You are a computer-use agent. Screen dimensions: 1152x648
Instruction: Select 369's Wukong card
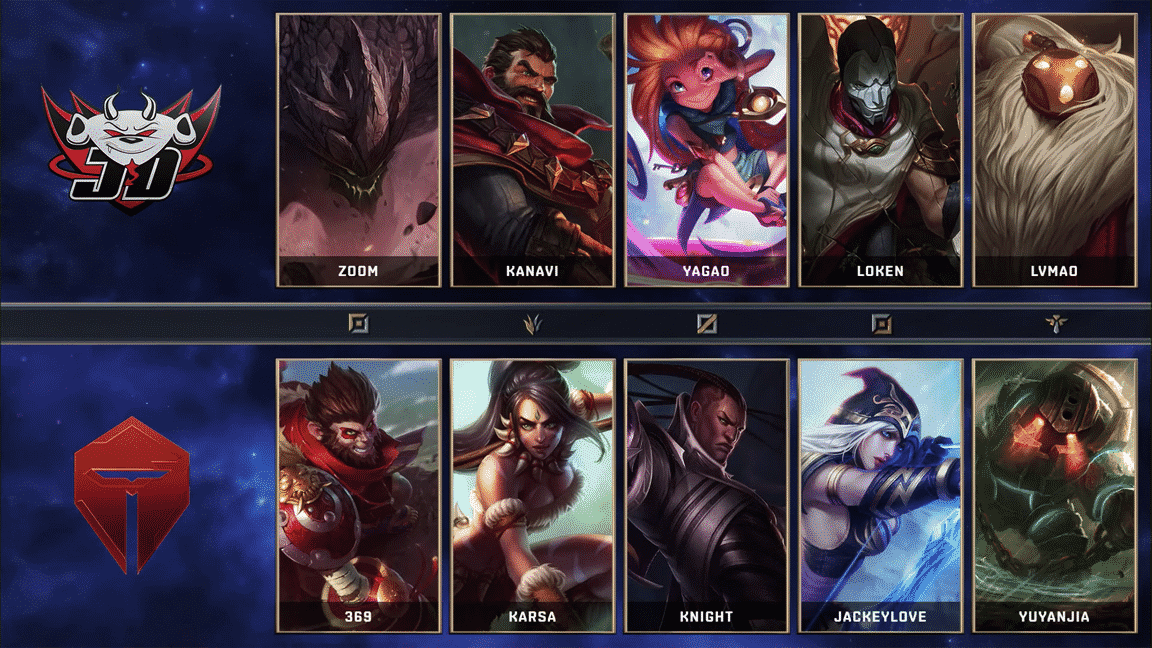point(359,495)
